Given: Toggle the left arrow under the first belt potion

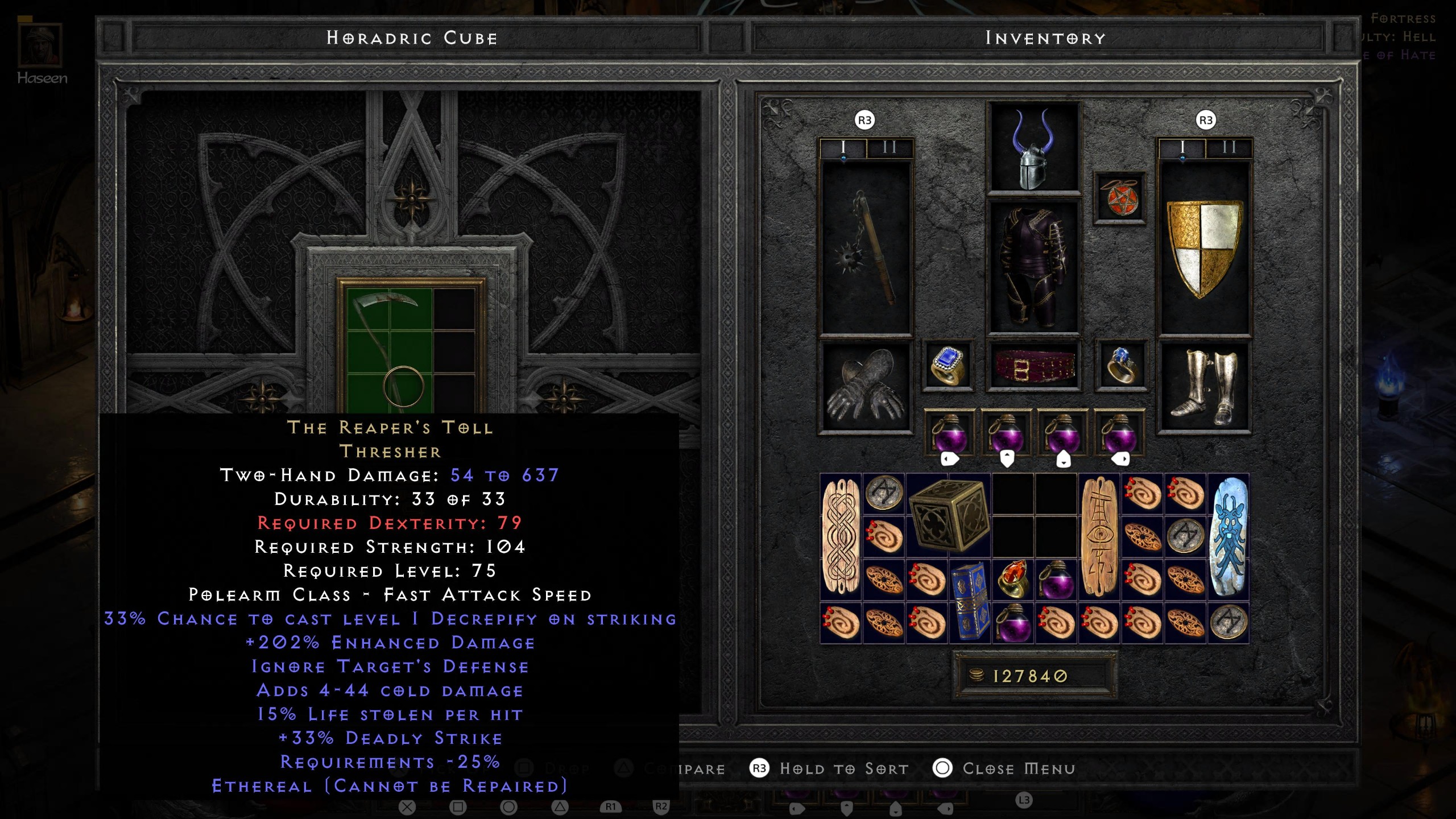Looking at the screenshot, I should 949,458.
